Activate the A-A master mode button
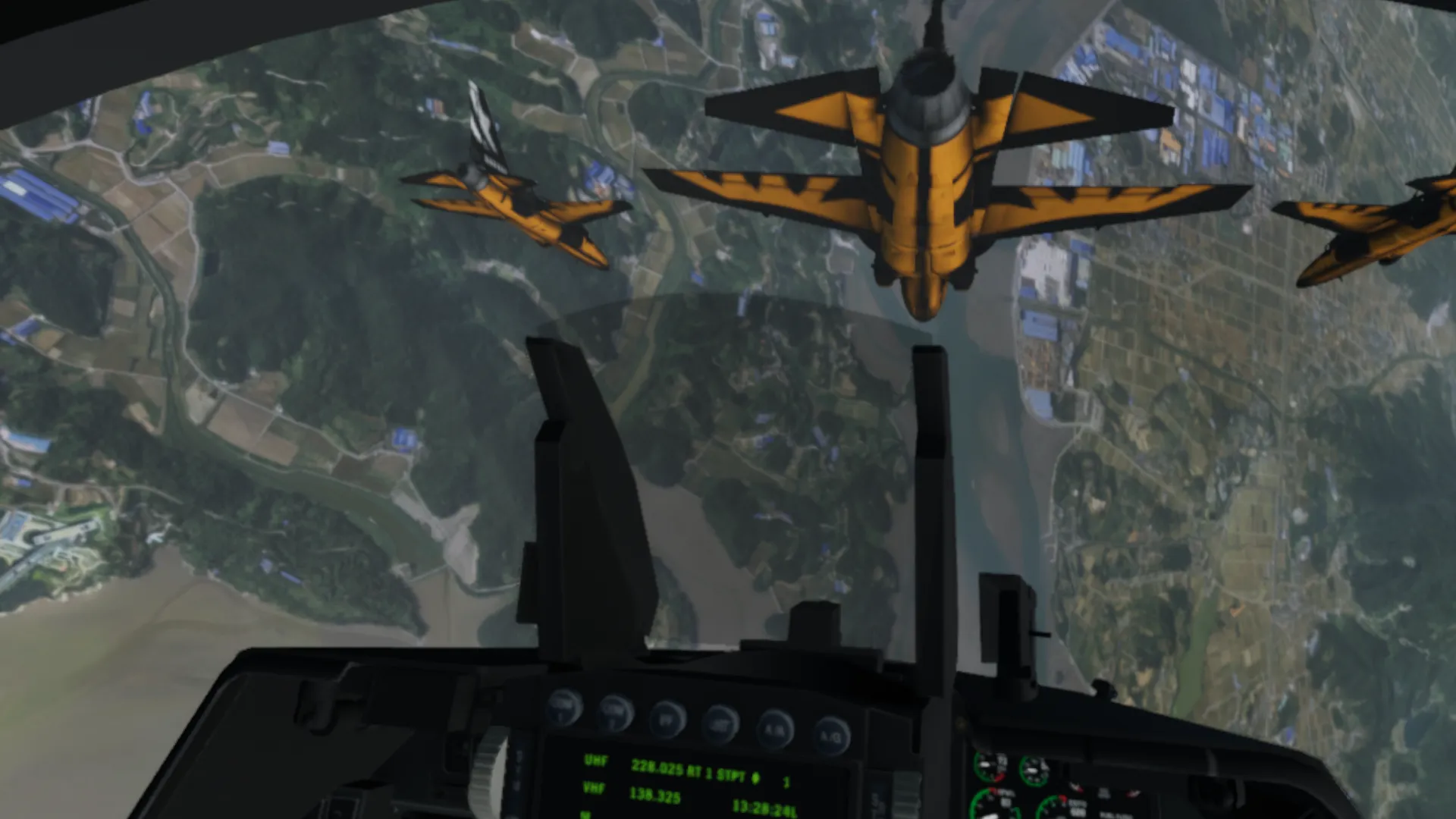Screen dimensions: 1456x819 click(773, 729)
